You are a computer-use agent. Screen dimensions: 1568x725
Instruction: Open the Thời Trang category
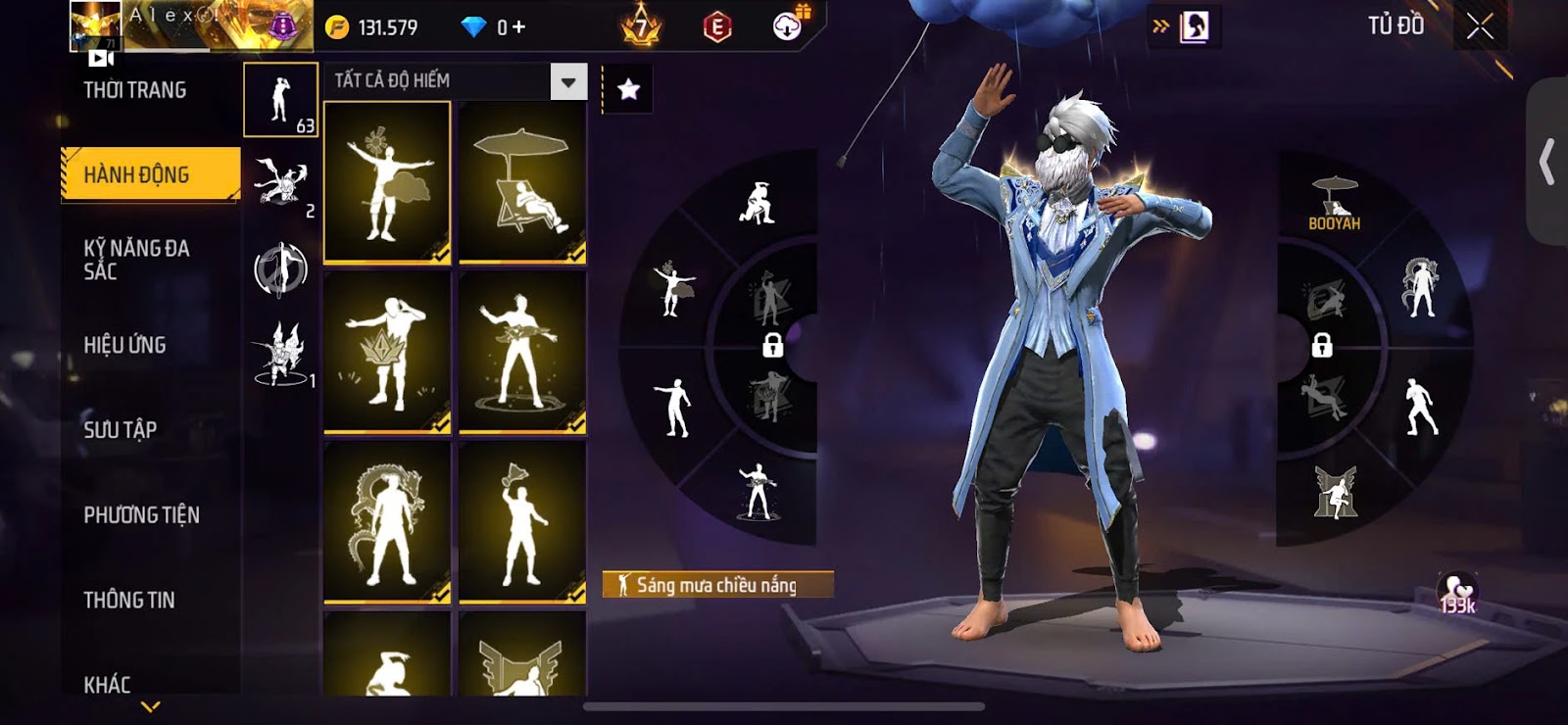135,90
